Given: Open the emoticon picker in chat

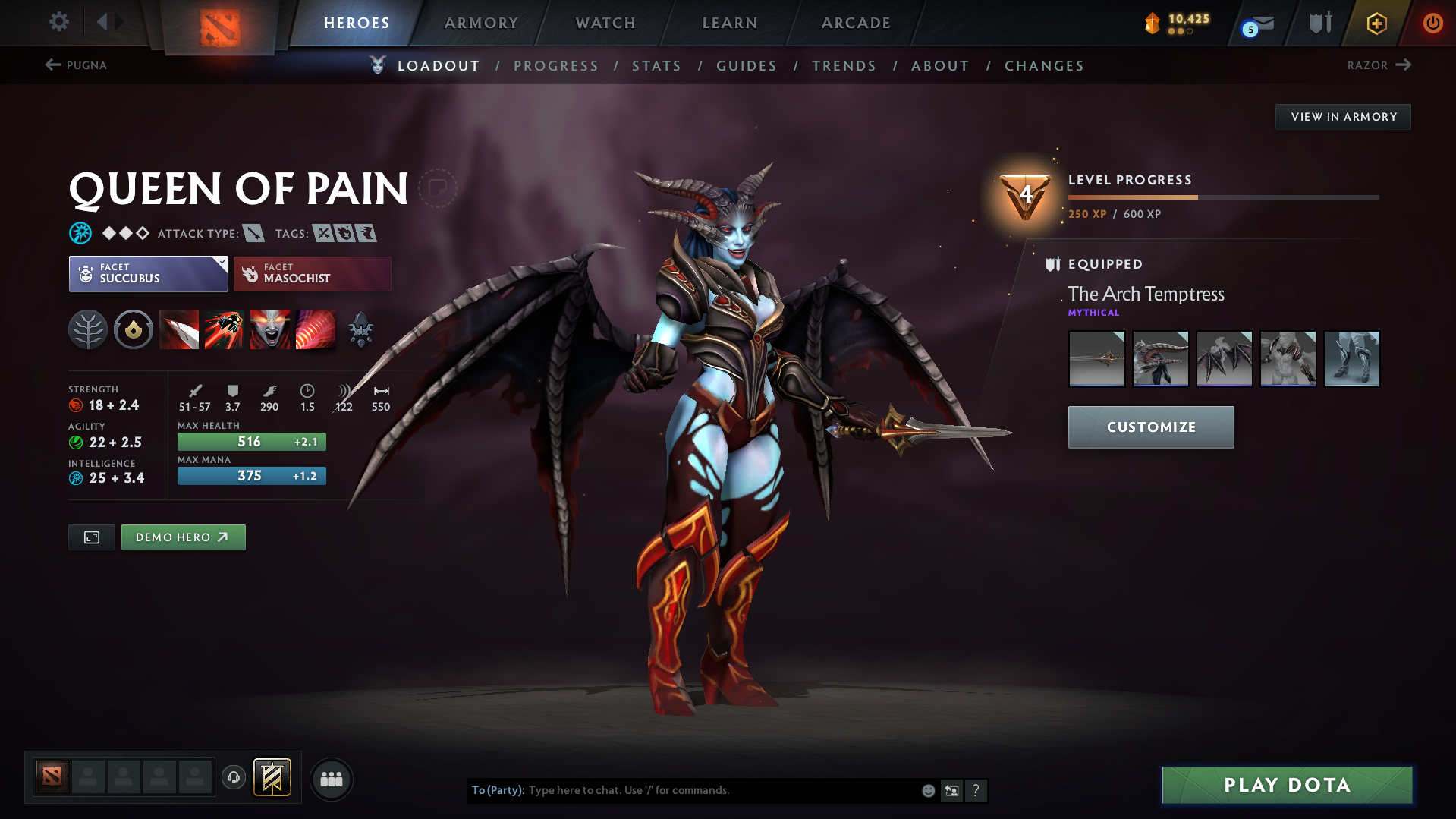Looking at the screenshot, I should point(927,790).
